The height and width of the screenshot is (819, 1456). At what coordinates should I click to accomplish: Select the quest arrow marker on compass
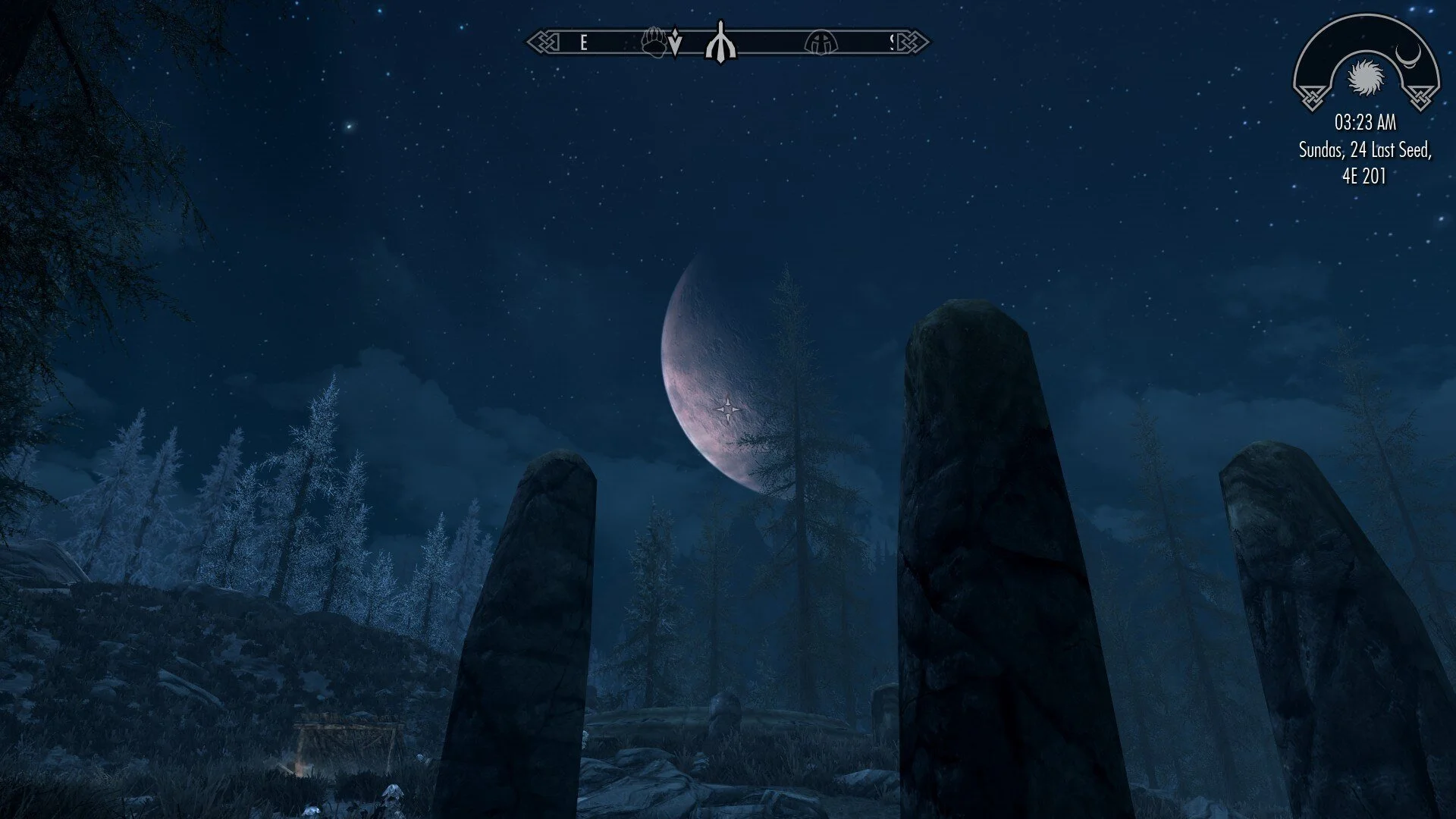pos(675,45)
